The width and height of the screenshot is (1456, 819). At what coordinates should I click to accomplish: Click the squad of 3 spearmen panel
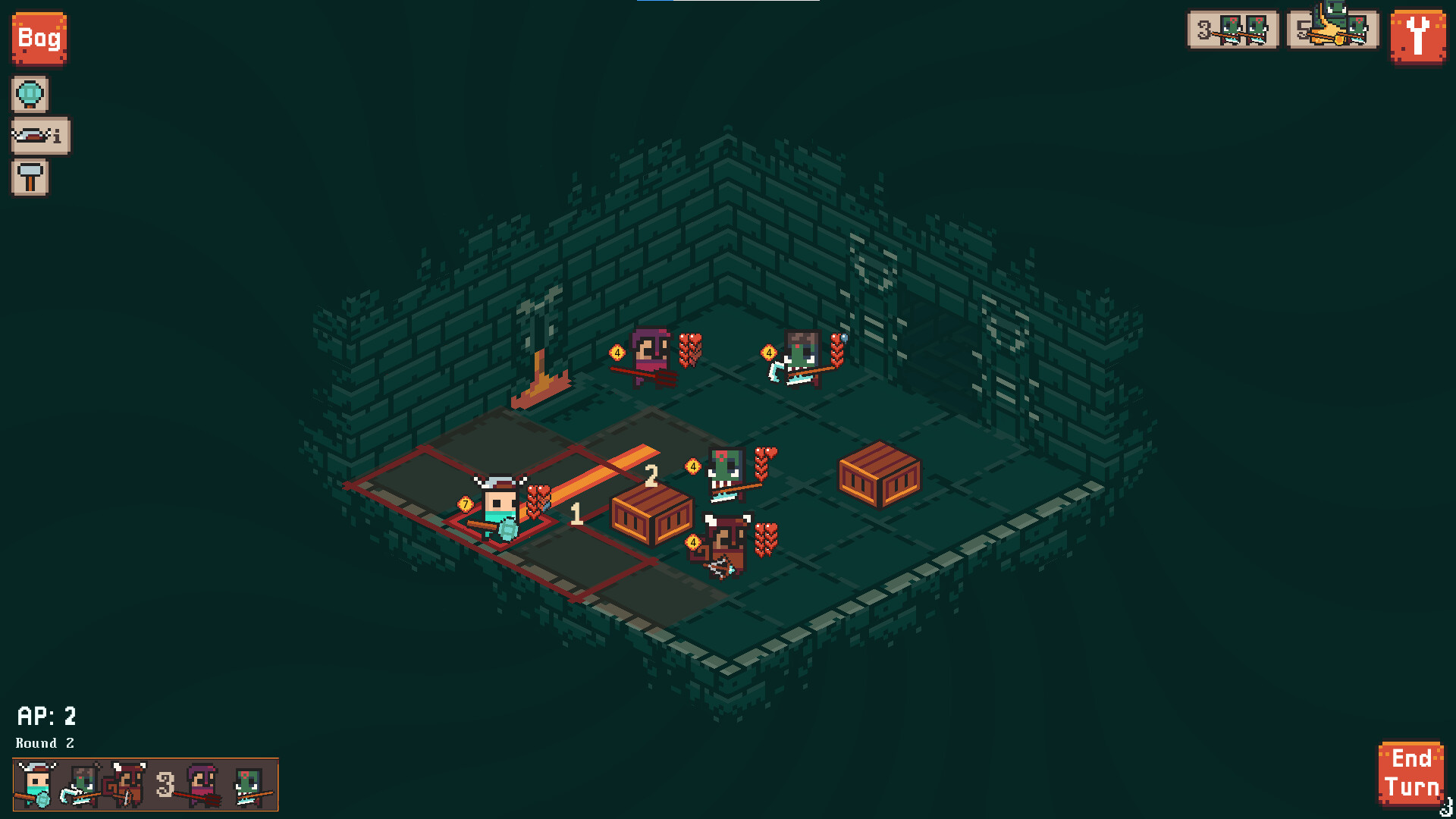(1232, 30)
